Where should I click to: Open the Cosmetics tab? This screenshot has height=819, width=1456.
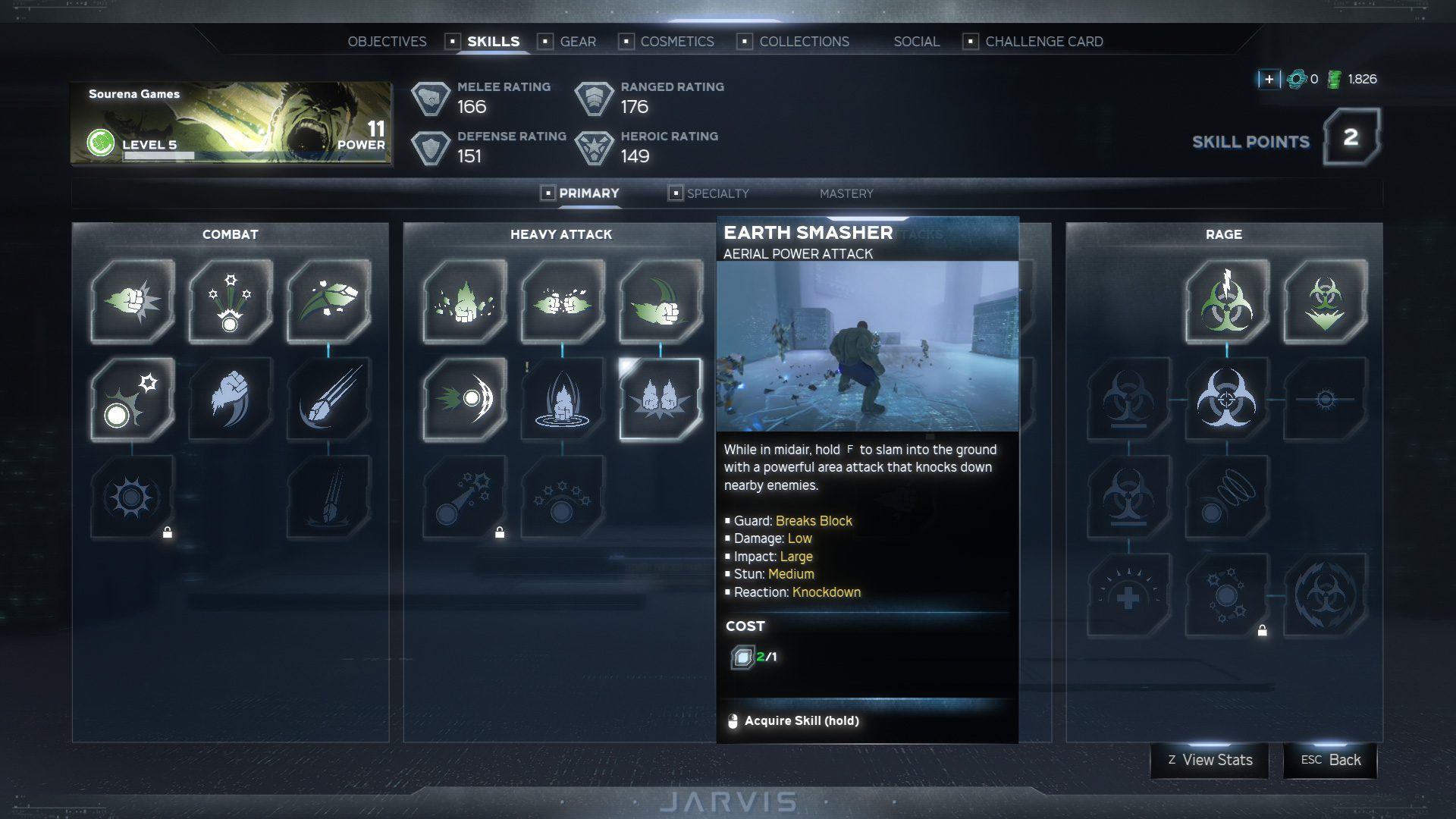coord(676,42)
